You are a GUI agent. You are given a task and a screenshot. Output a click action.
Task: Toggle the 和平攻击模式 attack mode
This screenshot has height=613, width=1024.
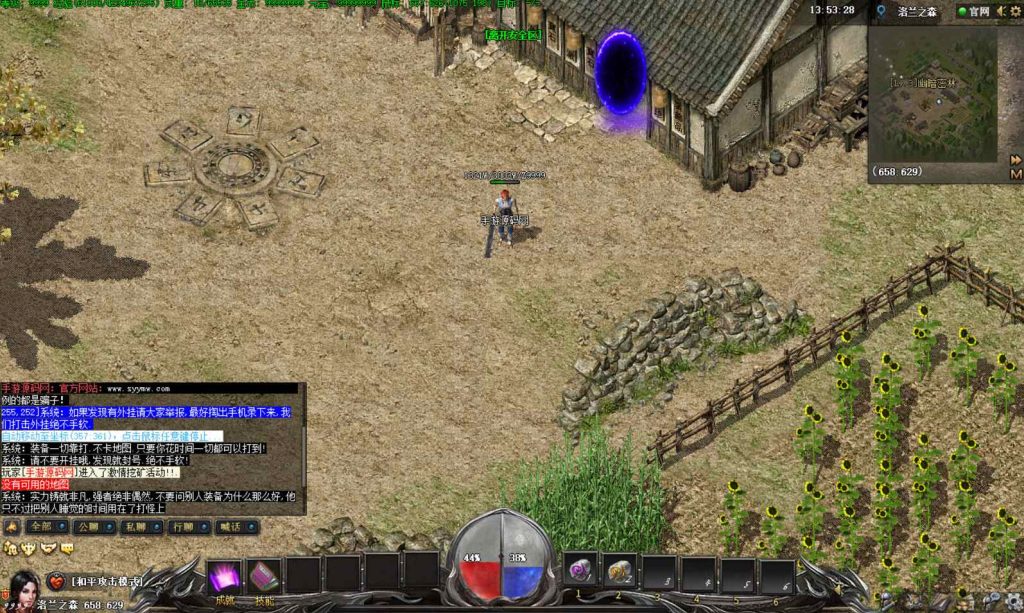coord(106,581)
